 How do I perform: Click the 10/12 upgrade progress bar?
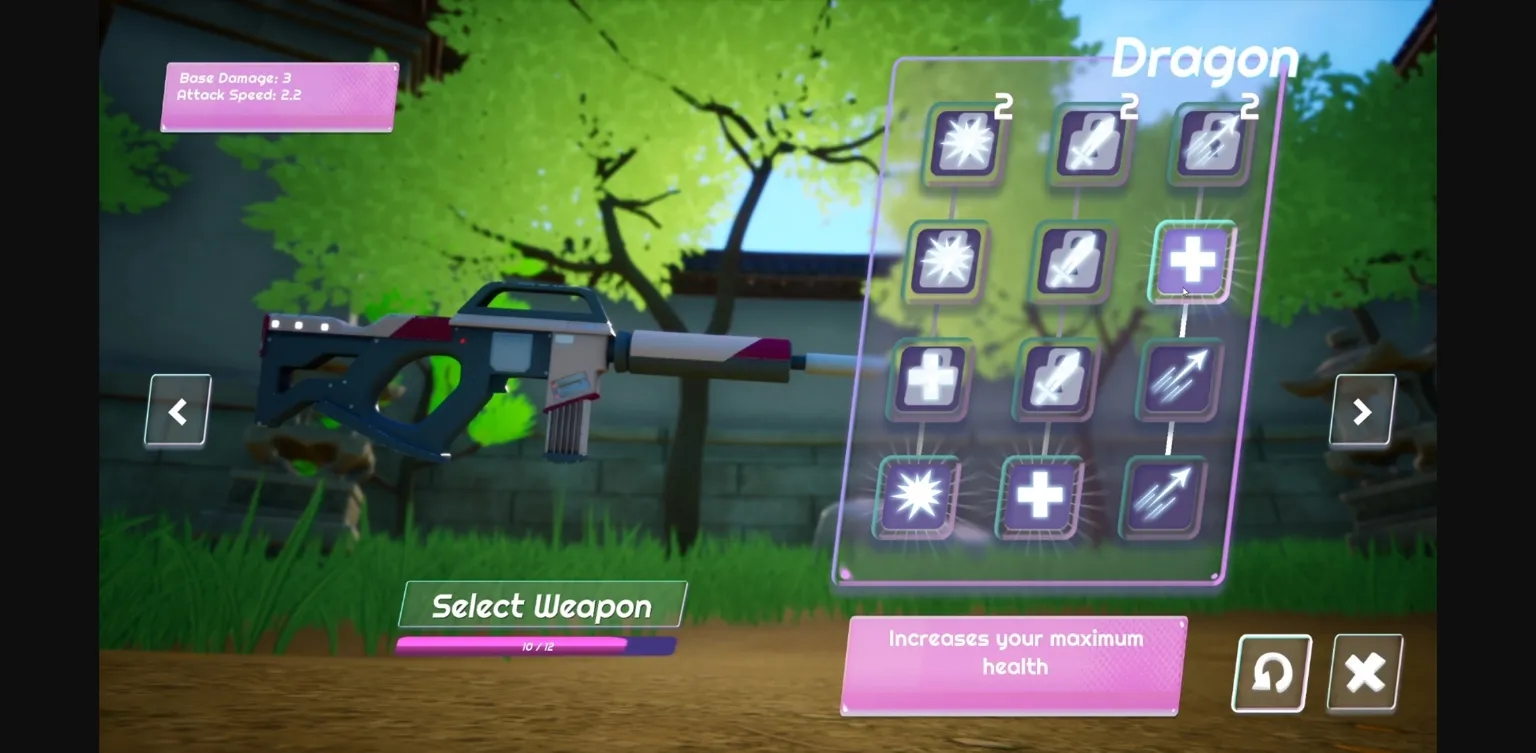click(x=537, y=646)
